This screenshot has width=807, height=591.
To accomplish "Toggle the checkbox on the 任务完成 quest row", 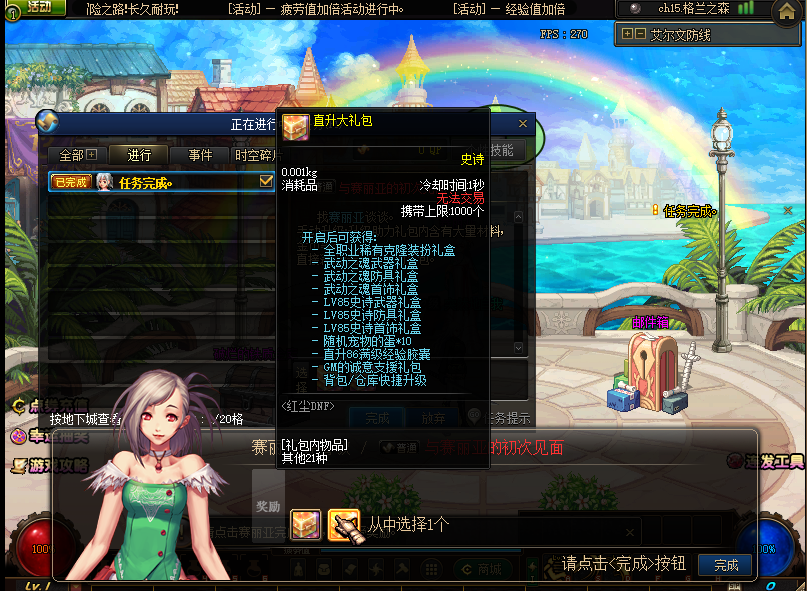I will click(x=266, y=181).
